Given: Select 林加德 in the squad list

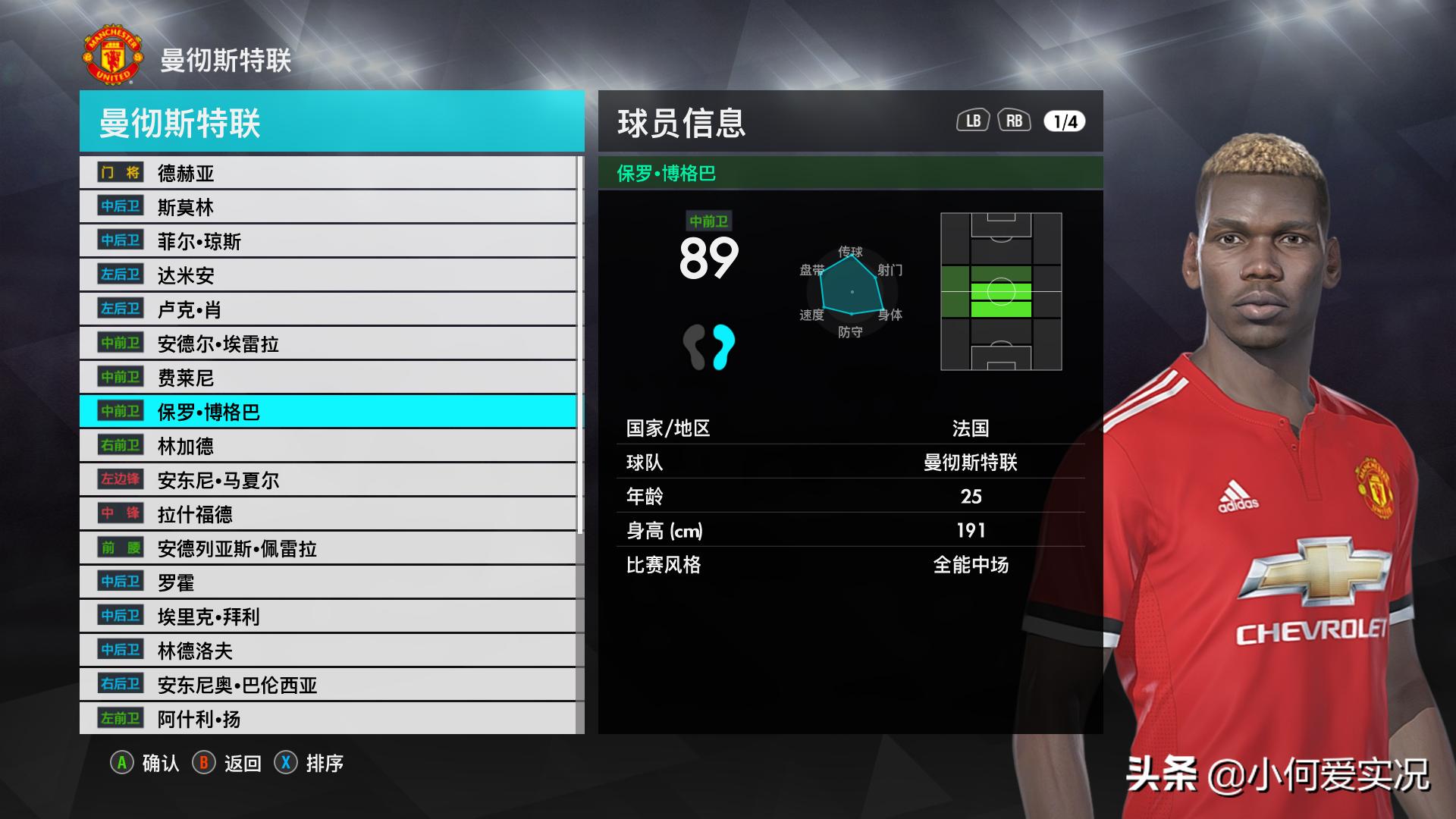Looking at the screenshot, I should click(x=328, y=446).
